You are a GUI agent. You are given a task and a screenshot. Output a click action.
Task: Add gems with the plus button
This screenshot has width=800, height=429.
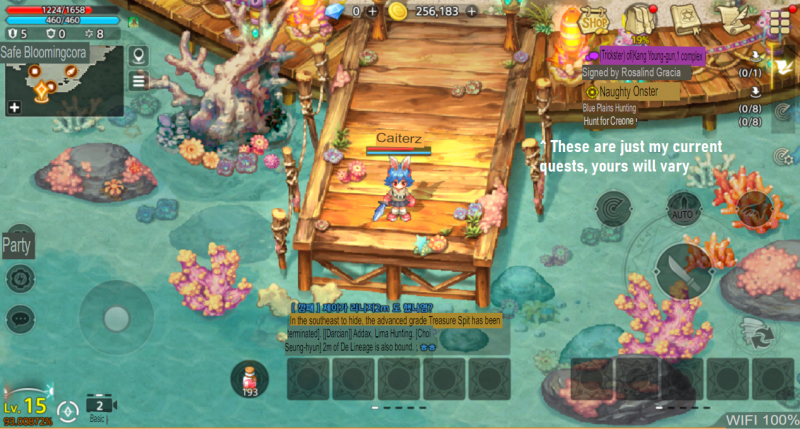372,11
